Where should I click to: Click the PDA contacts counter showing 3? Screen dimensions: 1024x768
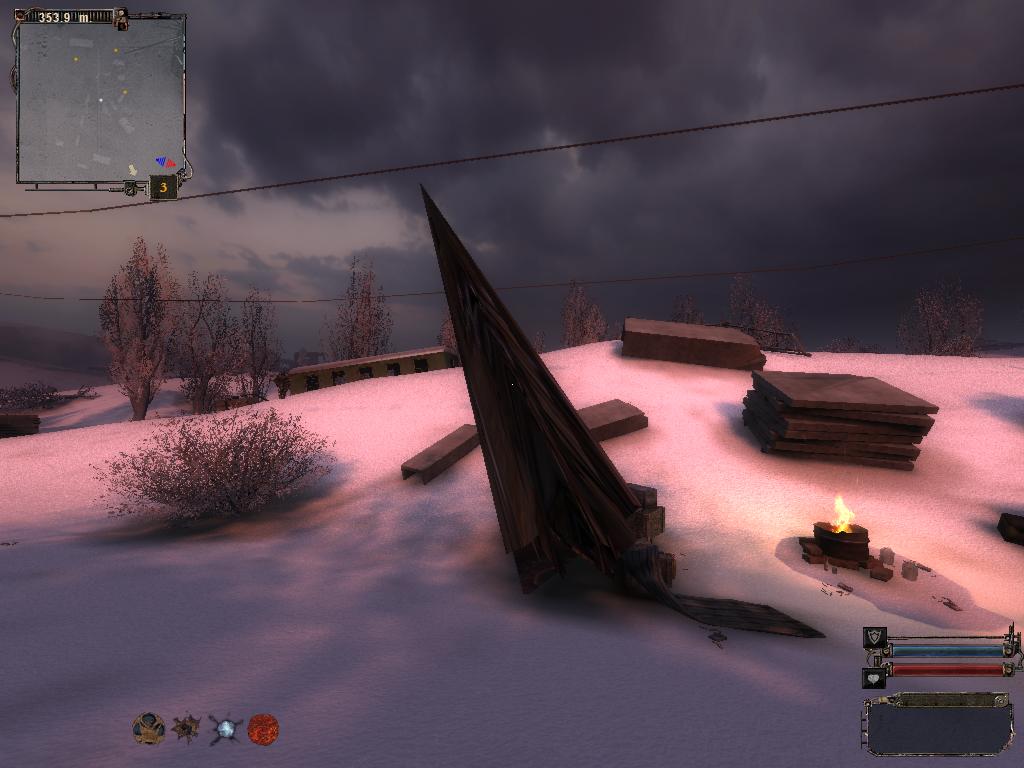pos(163,187)
